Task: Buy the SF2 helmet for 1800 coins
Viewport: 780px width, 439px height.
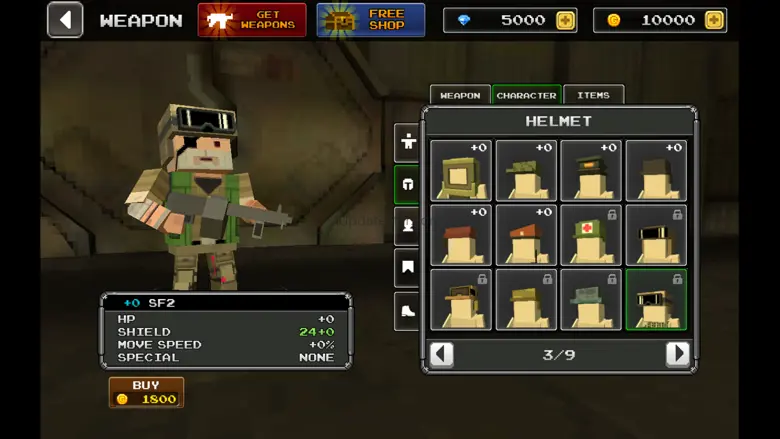Action: (x=146, y=392)
